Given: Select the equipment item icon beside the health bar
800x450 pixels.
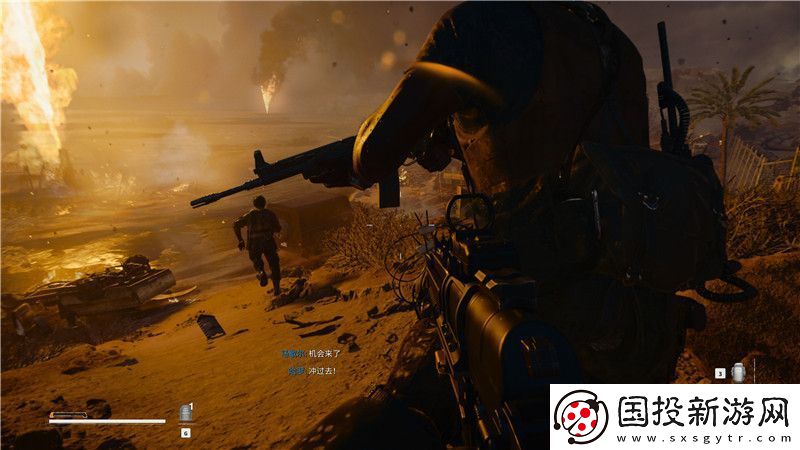Looking at the screenshot, I should click(x=185, y=414).
